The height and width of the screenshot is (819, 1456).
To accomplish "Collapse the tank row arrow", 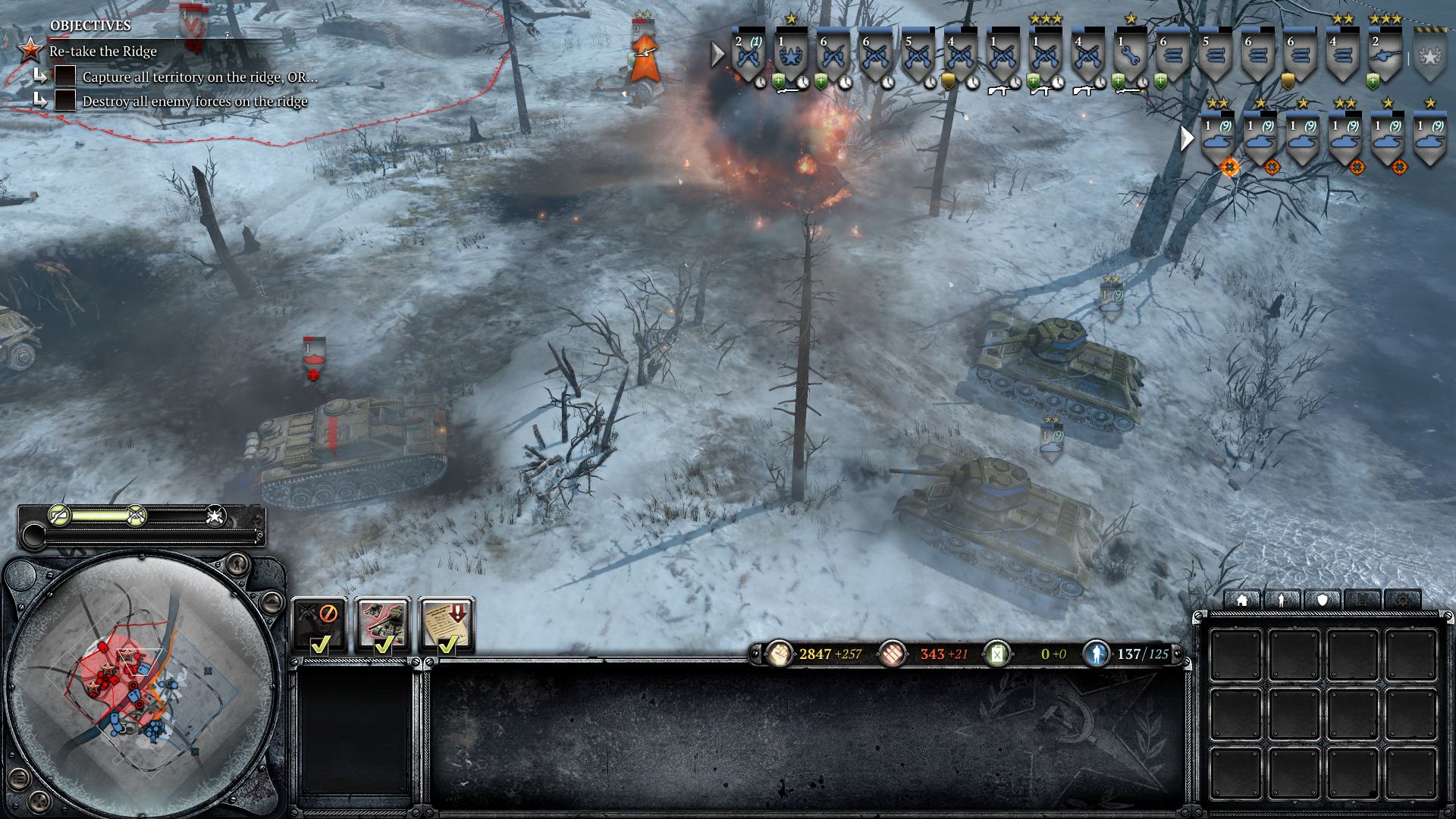I will [x=1187, y=138].
